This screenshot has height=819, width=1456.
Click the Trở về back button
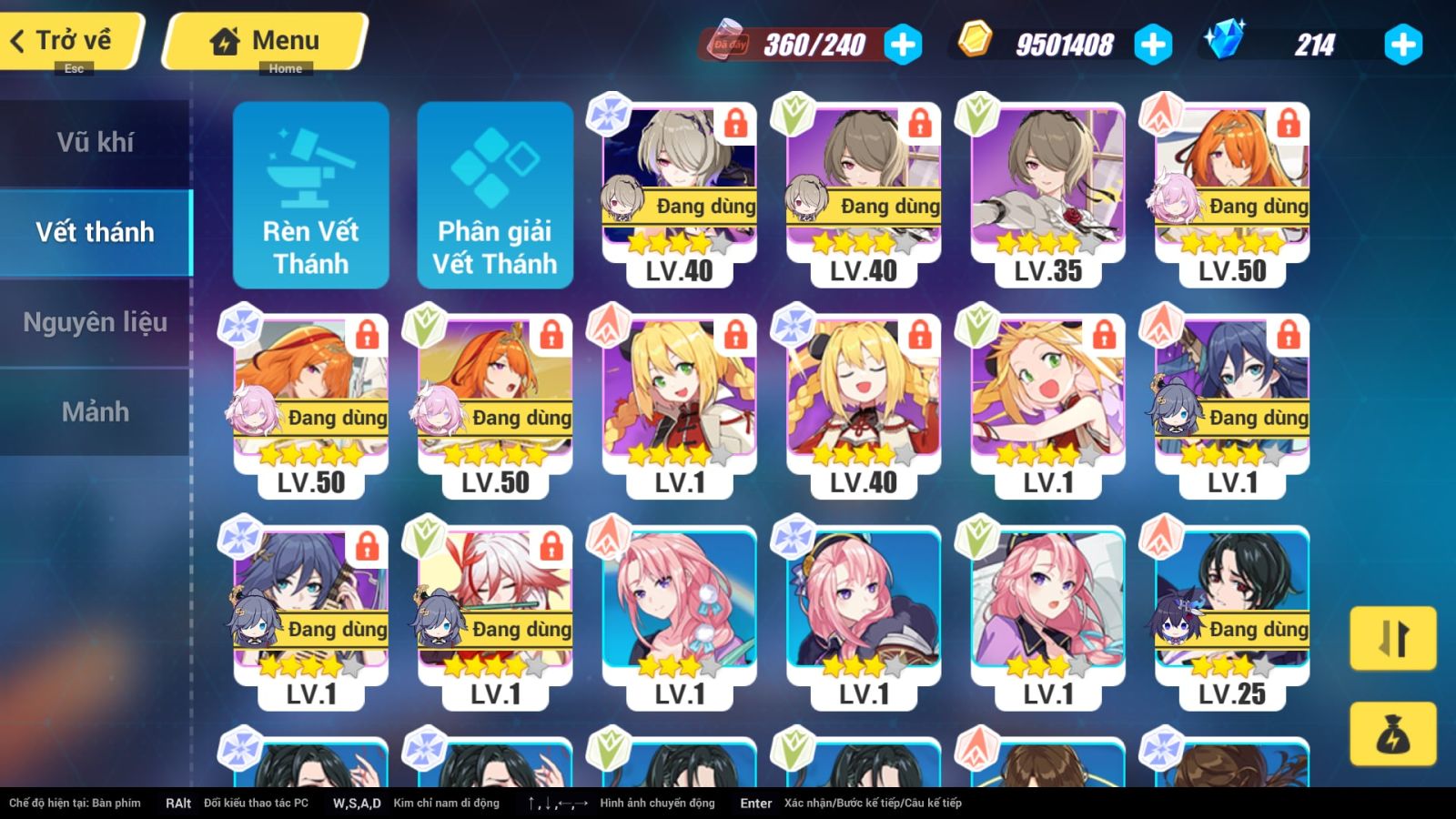[x=64, y=38]
